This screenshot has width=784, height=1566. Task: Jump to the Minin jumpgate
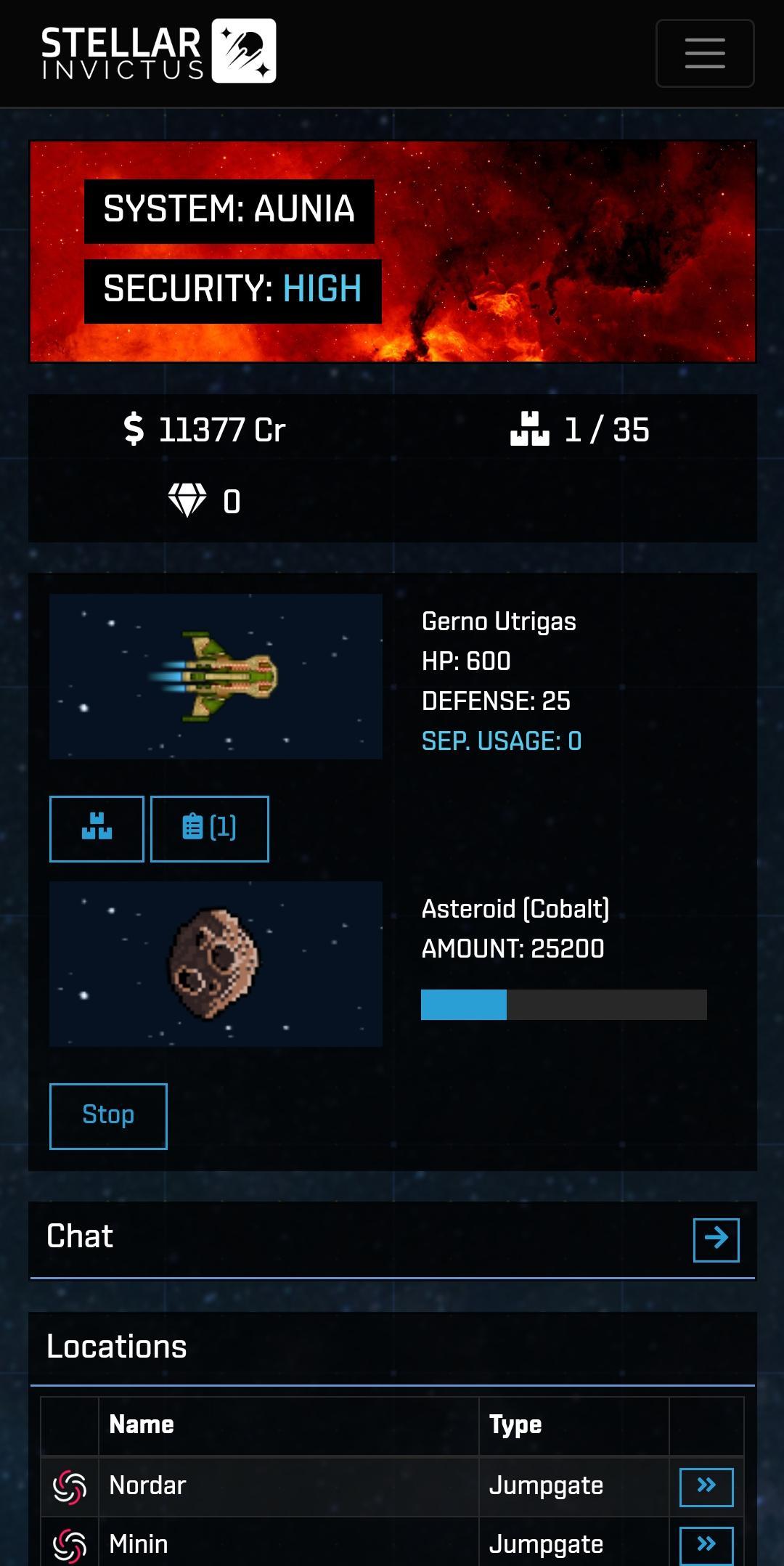point(706,1544)
